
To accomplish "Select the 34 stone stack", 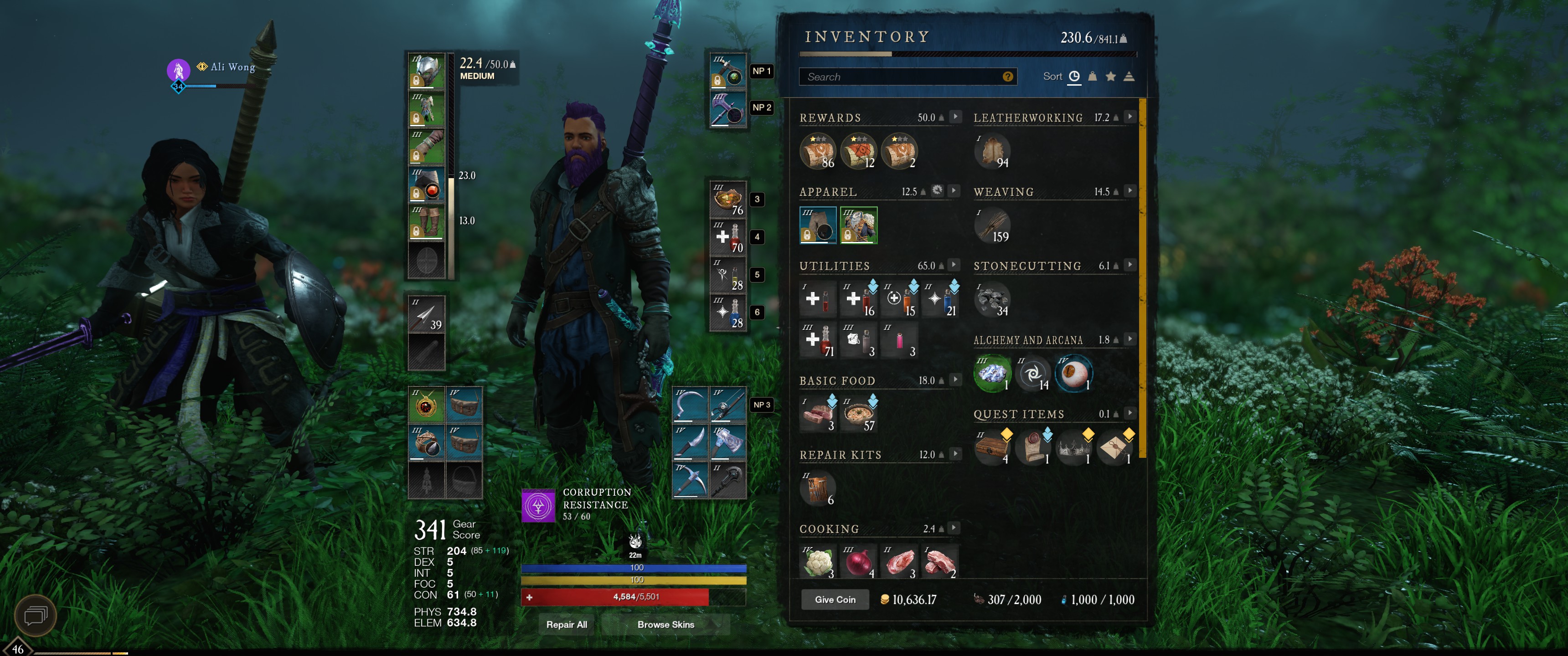I will coord(992,299).
